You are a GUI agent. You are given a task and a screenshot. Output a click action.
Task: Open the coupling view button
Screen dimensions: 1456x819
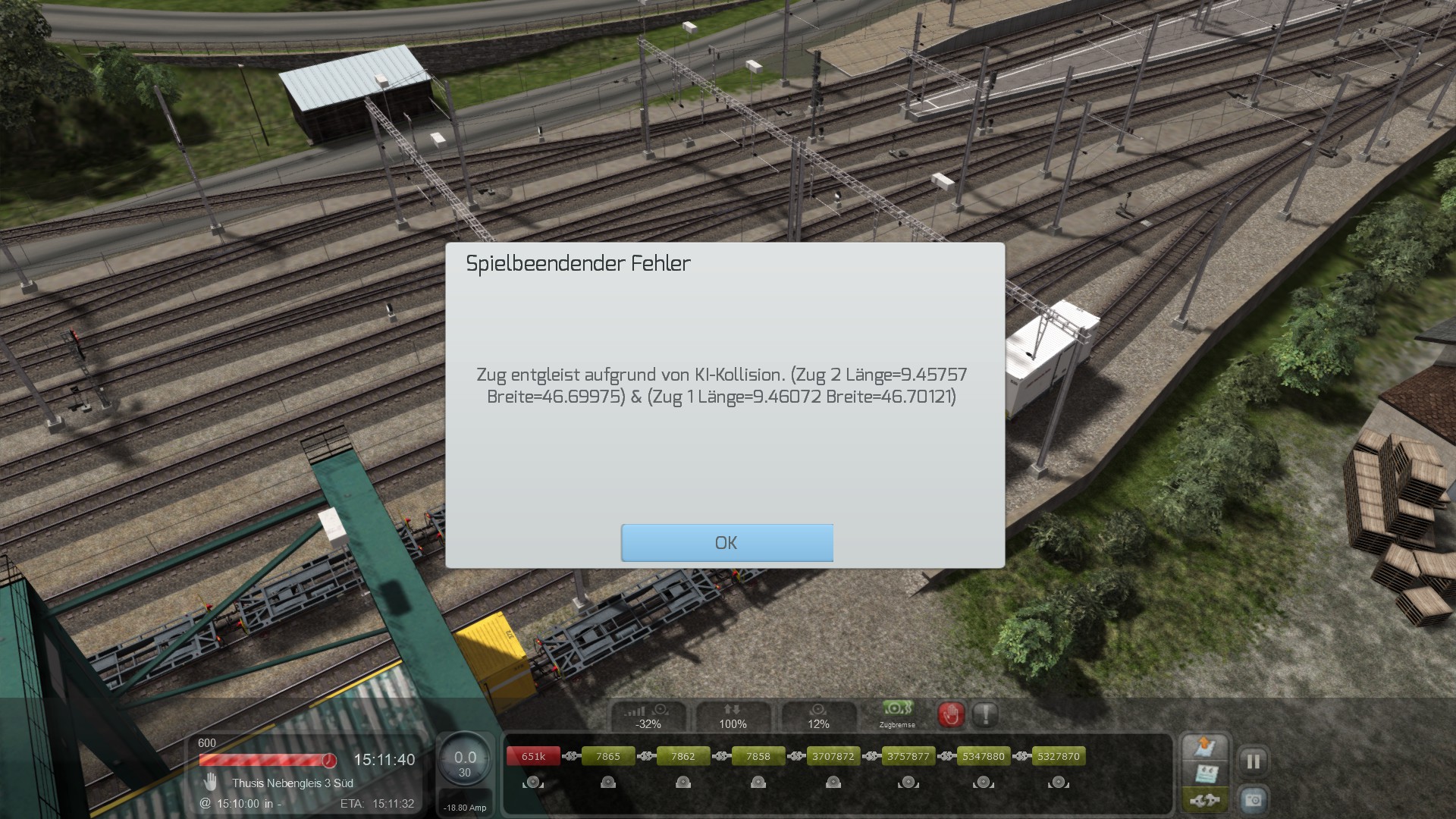pos(1204,800)
